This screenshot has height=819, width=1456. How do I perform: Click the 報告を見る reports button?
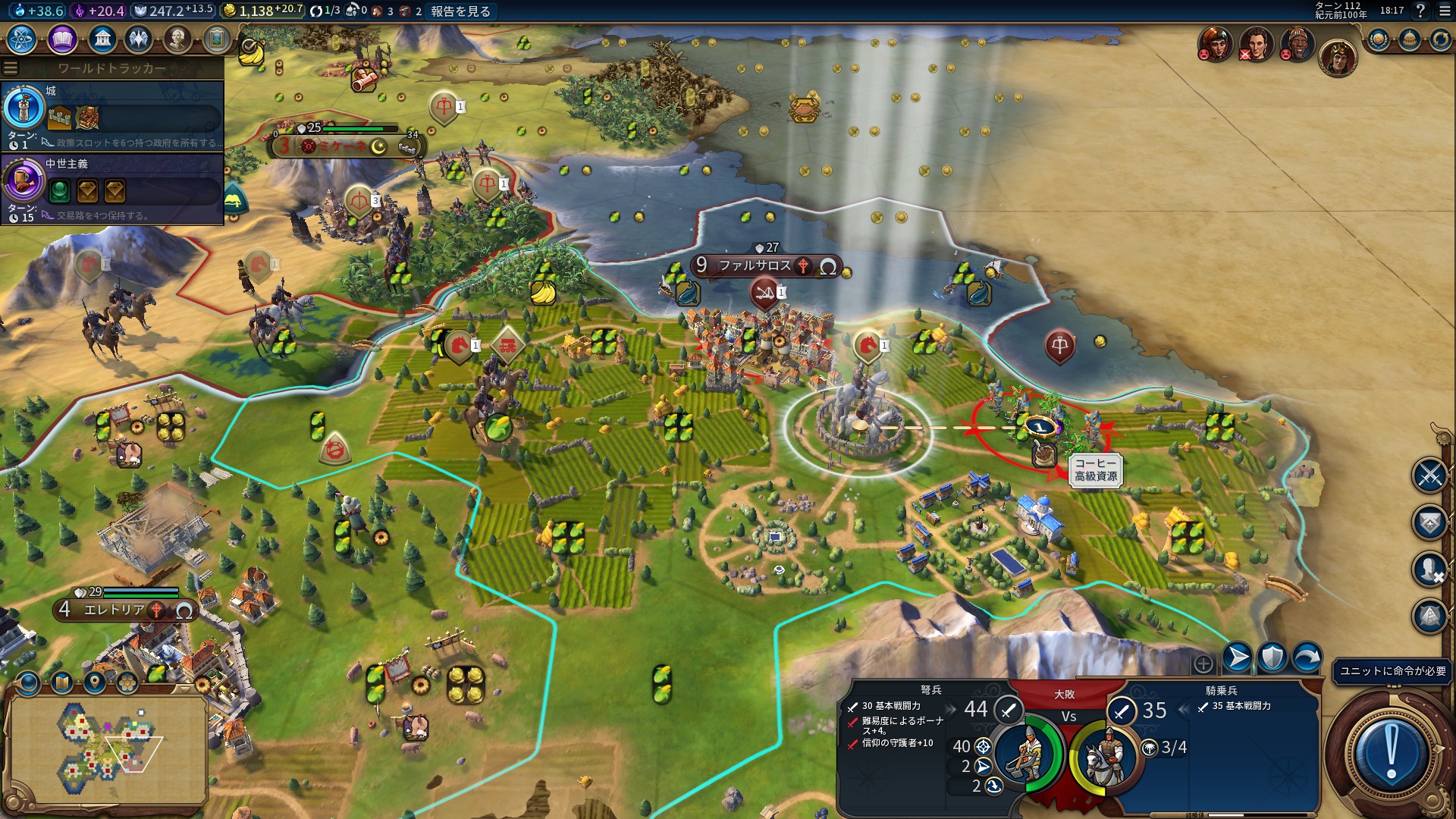pos(460,11)
